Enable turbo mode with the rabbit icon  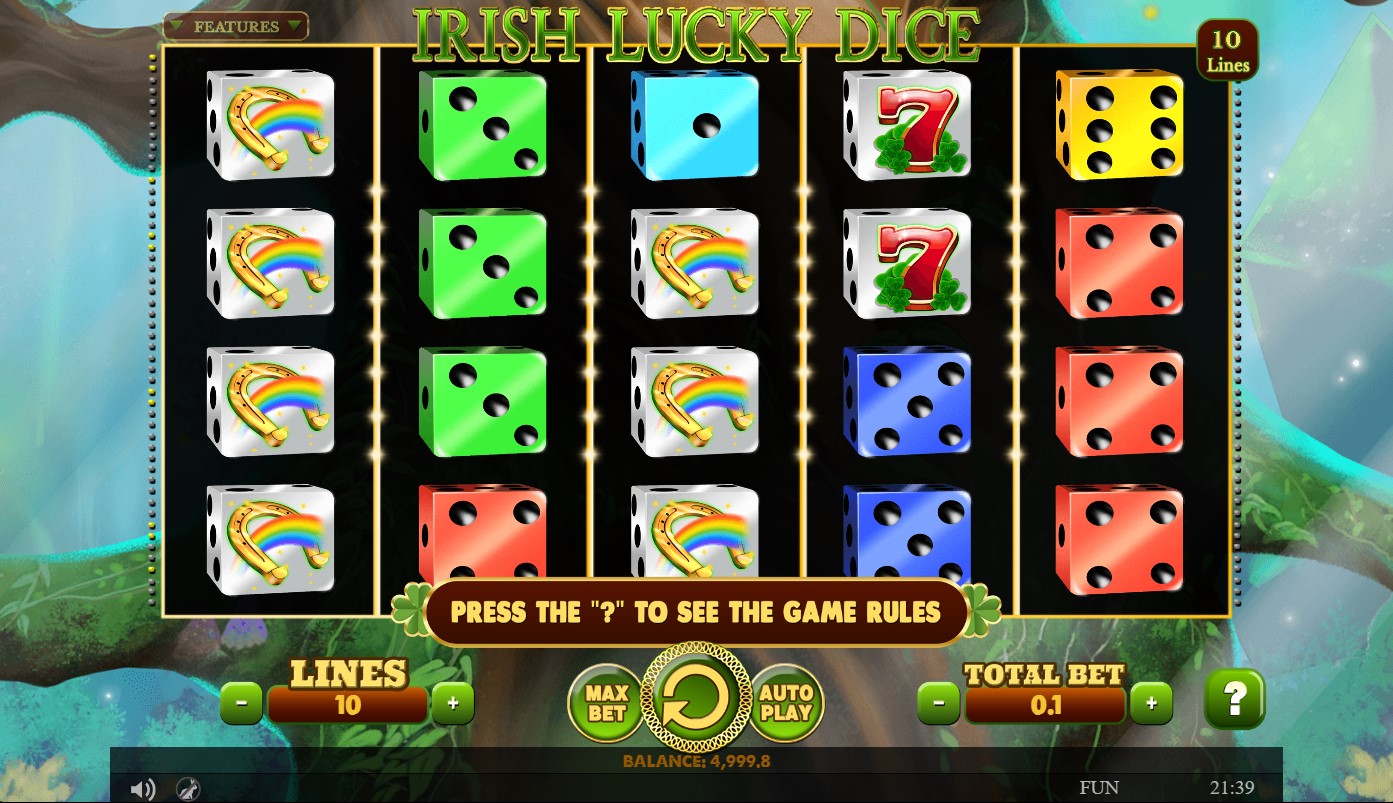point(186,789)
